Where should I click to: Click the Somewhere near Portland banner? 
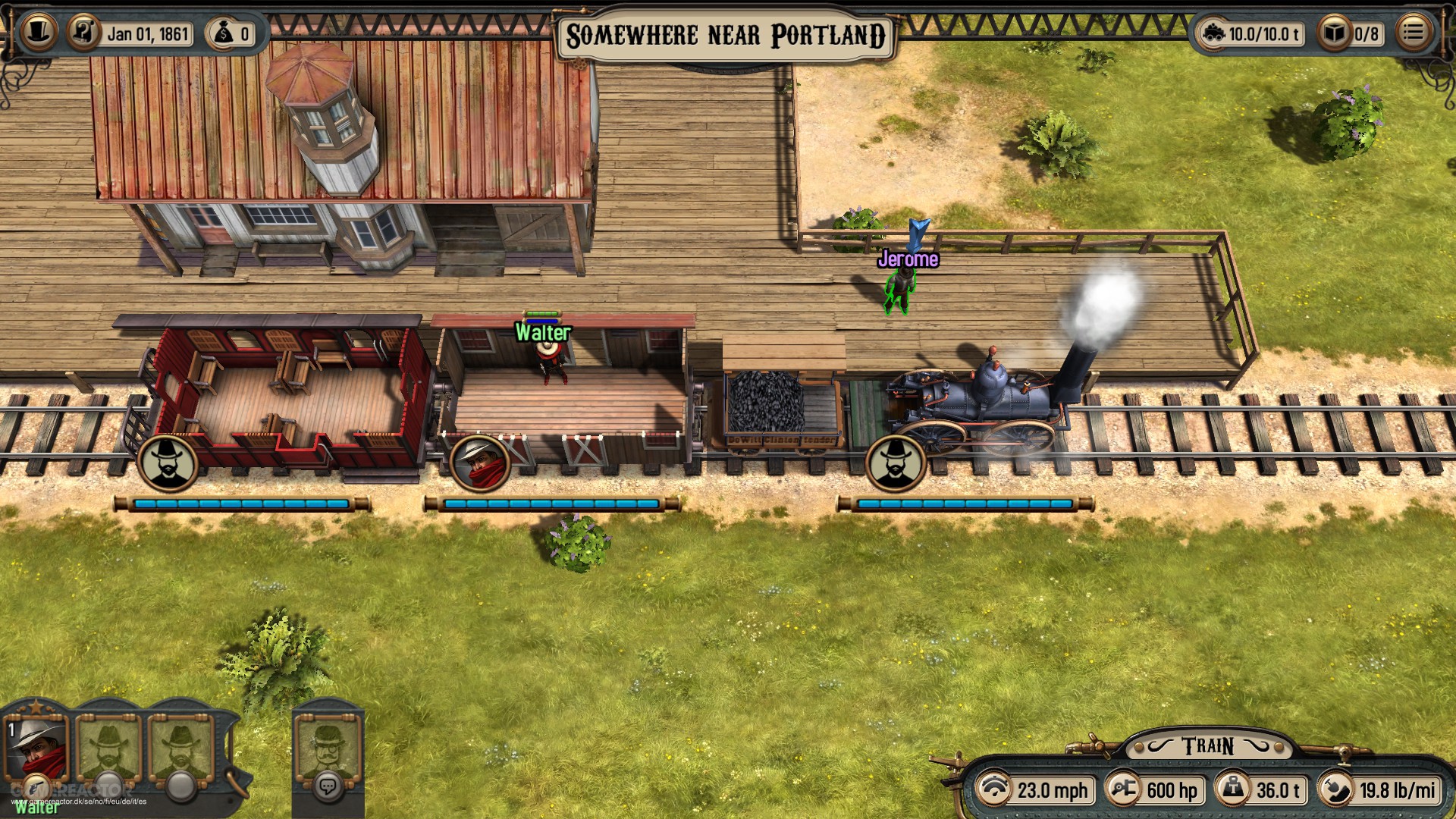pos(726,33)
